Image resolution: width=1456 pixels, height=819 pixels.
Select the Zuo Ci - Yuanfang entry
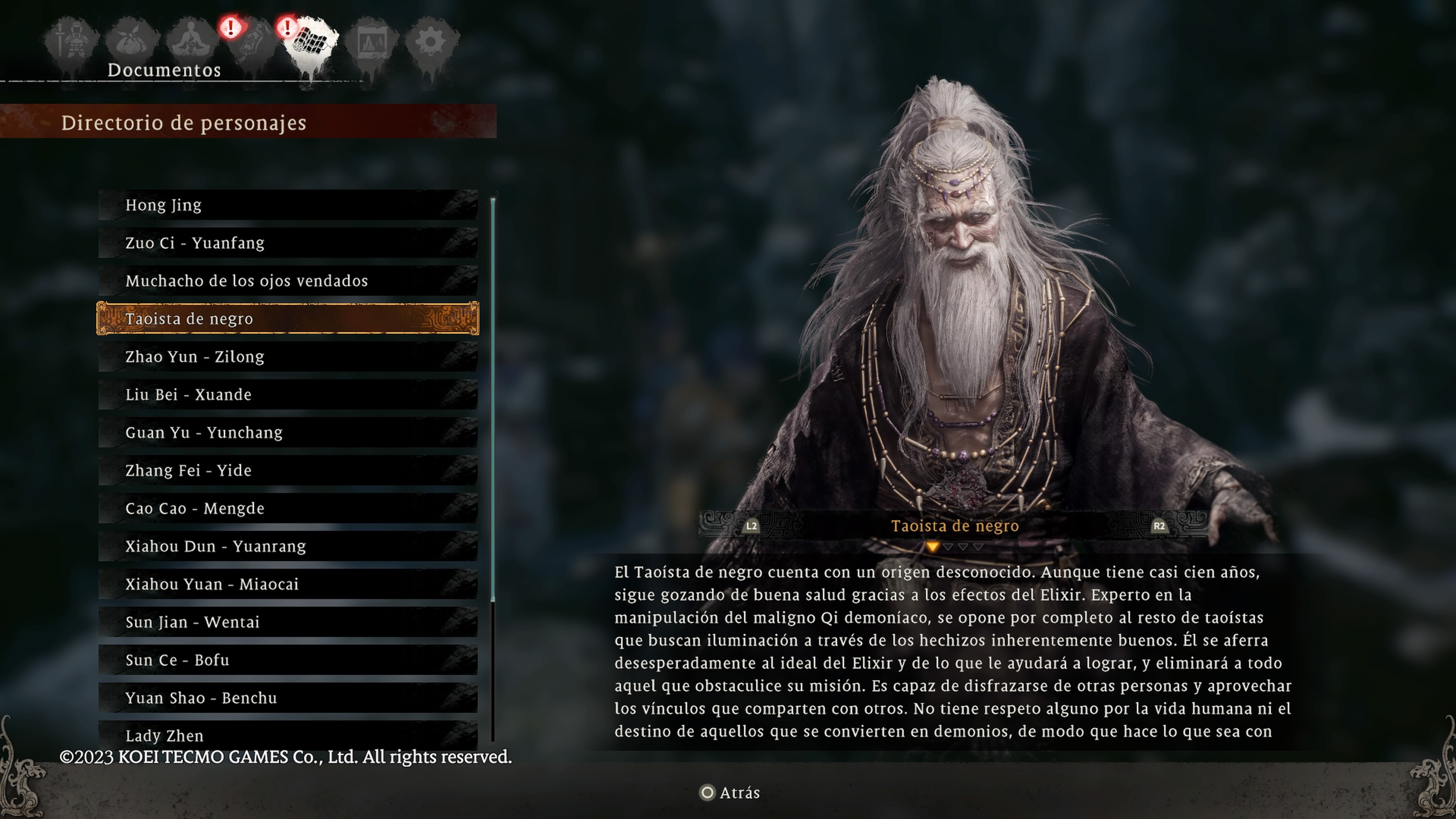click(x=288, y=243)
